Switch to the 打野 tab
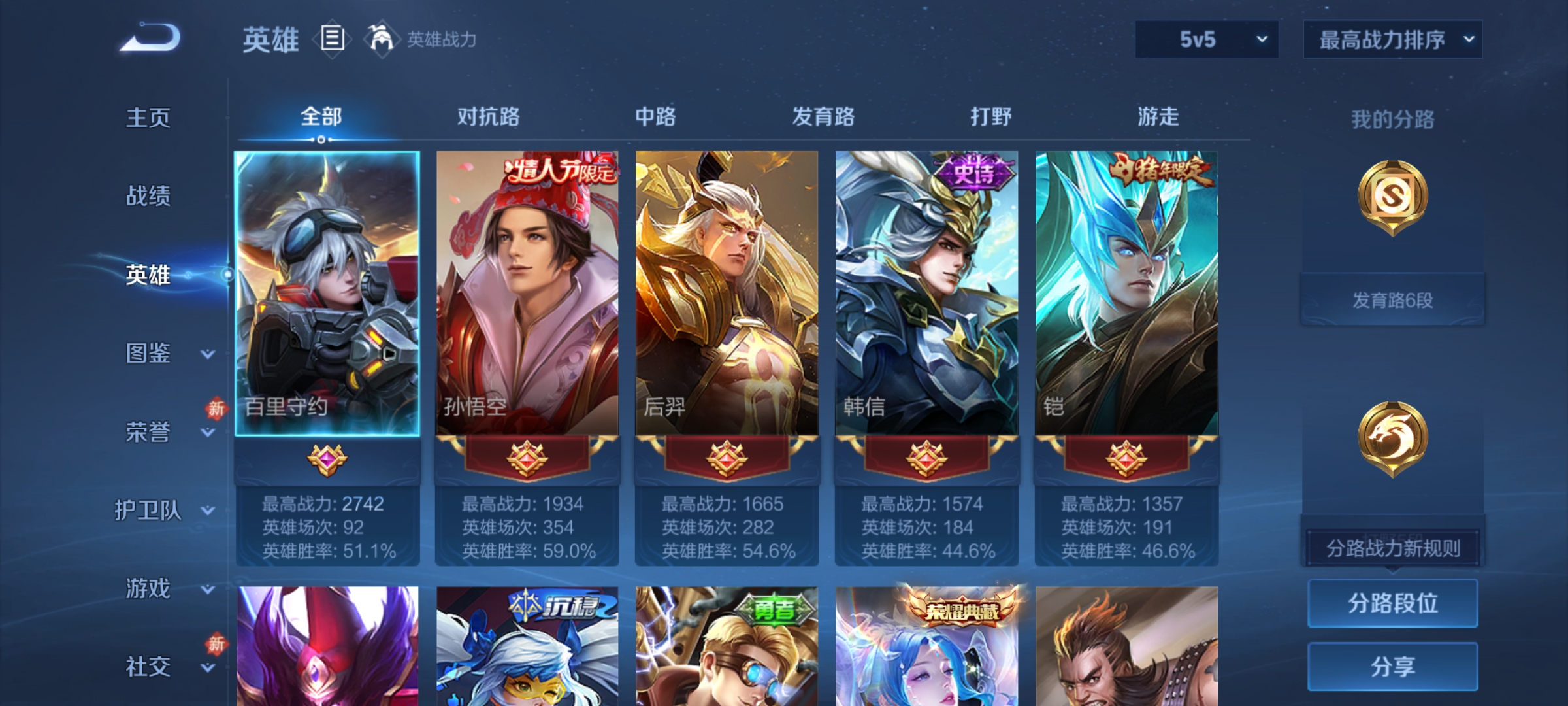This screenshot has width=1568, height=706. coord(989,116)
